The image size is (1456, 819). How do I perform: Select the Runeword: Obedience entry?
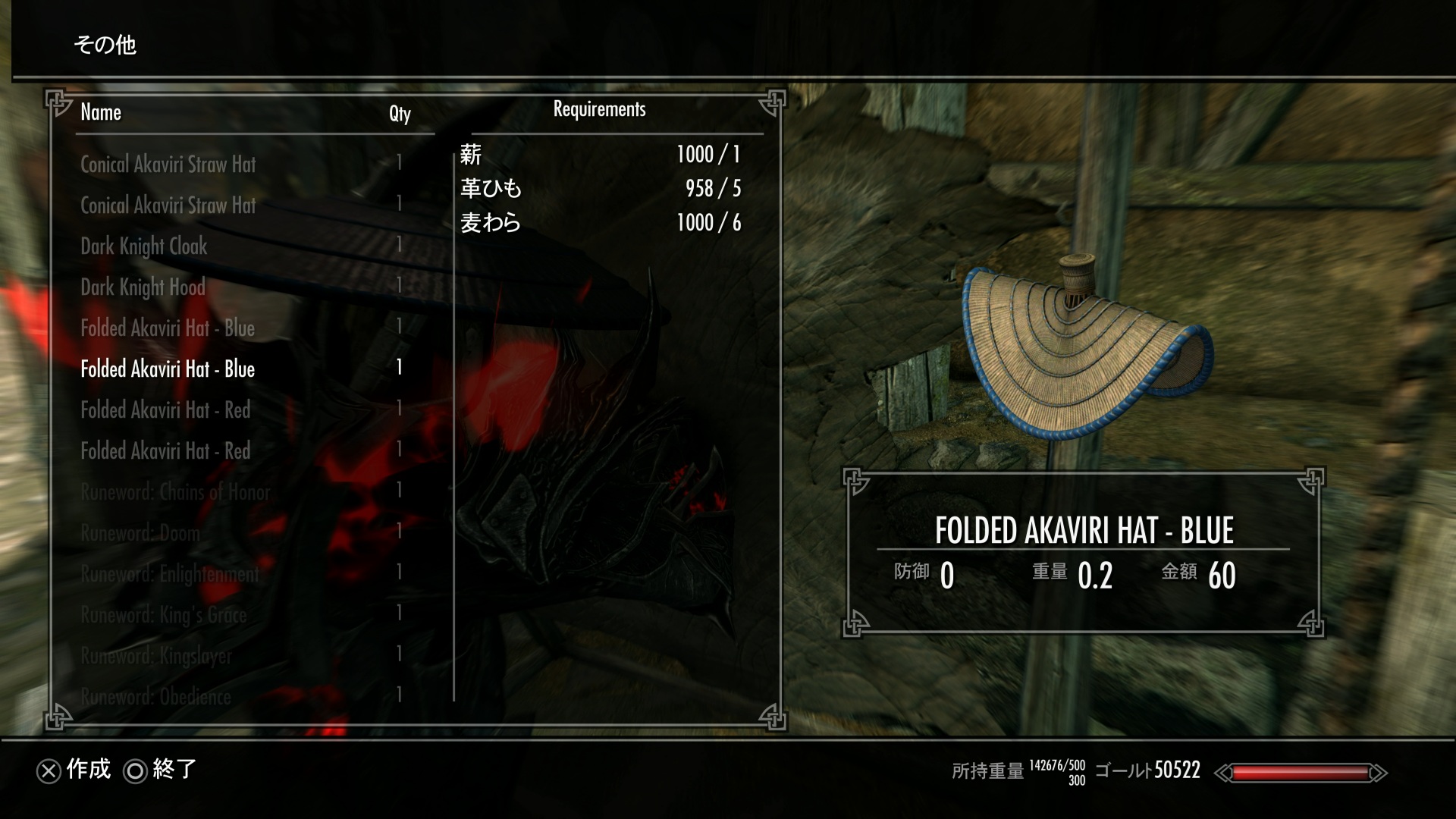[x=155, y=697]
